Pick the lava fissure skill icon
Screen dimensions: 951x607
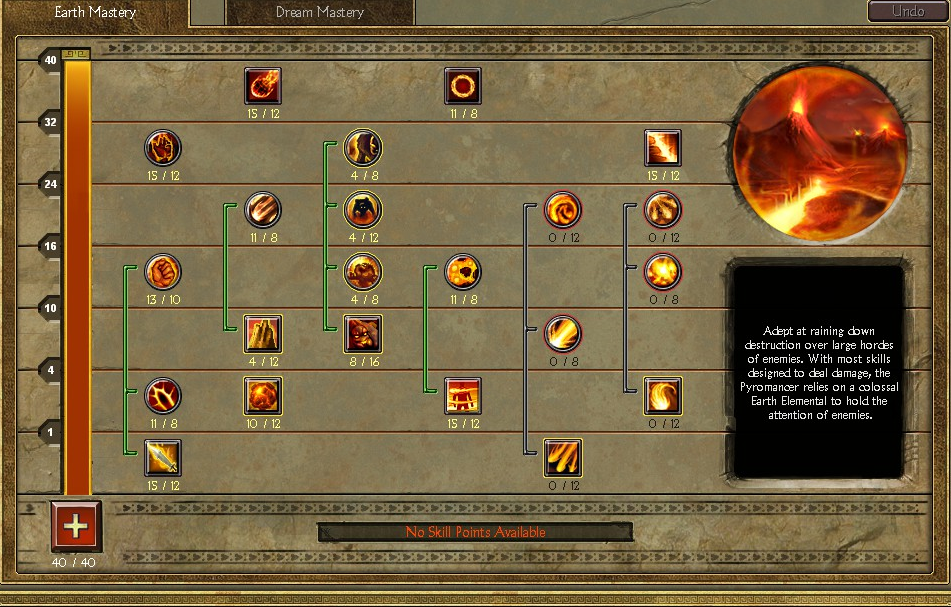663,148
